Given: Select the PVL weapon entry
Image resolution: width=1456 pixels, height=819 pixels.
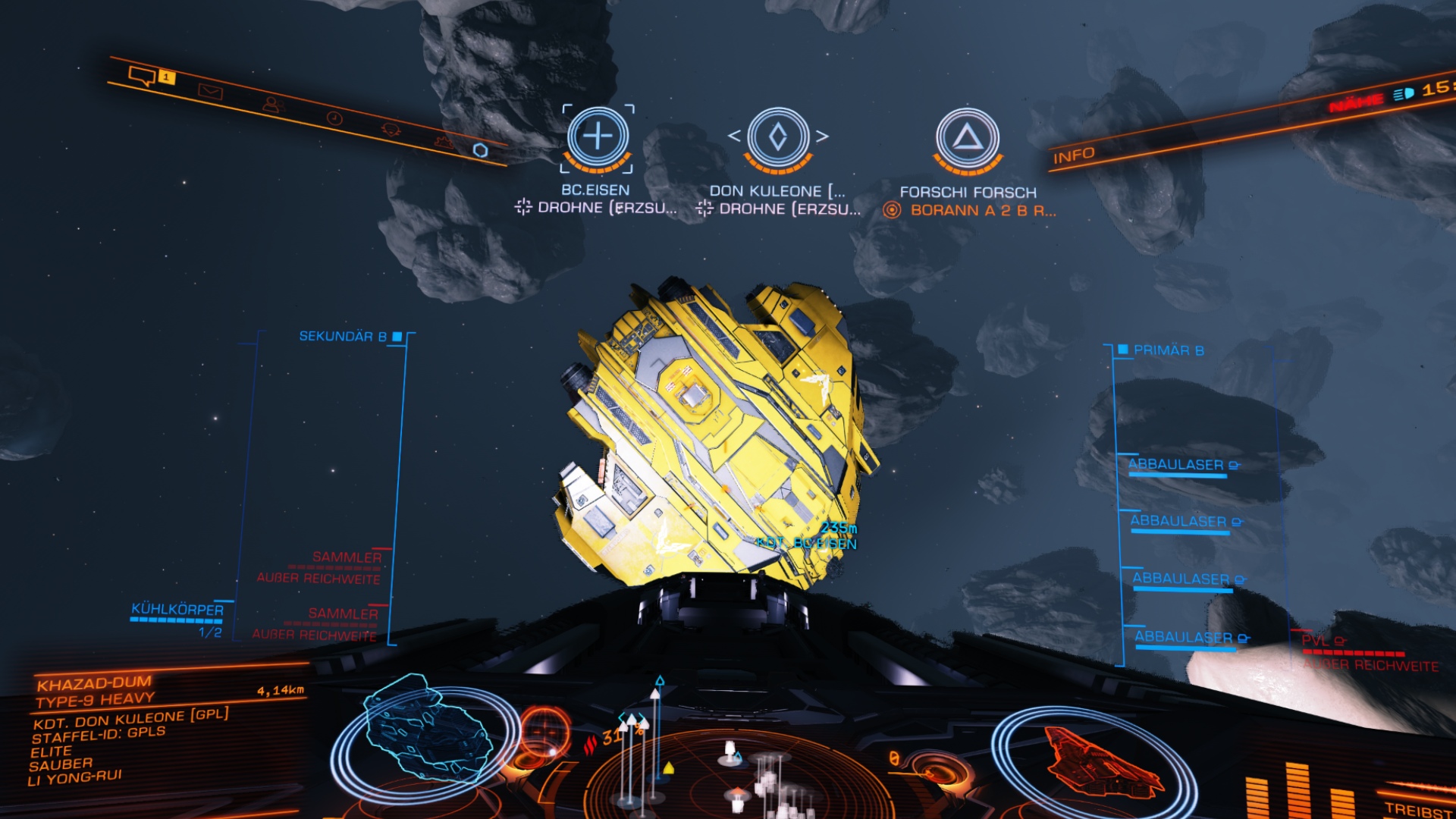Looking at the screenshot, I should (x=1317, y=641).
